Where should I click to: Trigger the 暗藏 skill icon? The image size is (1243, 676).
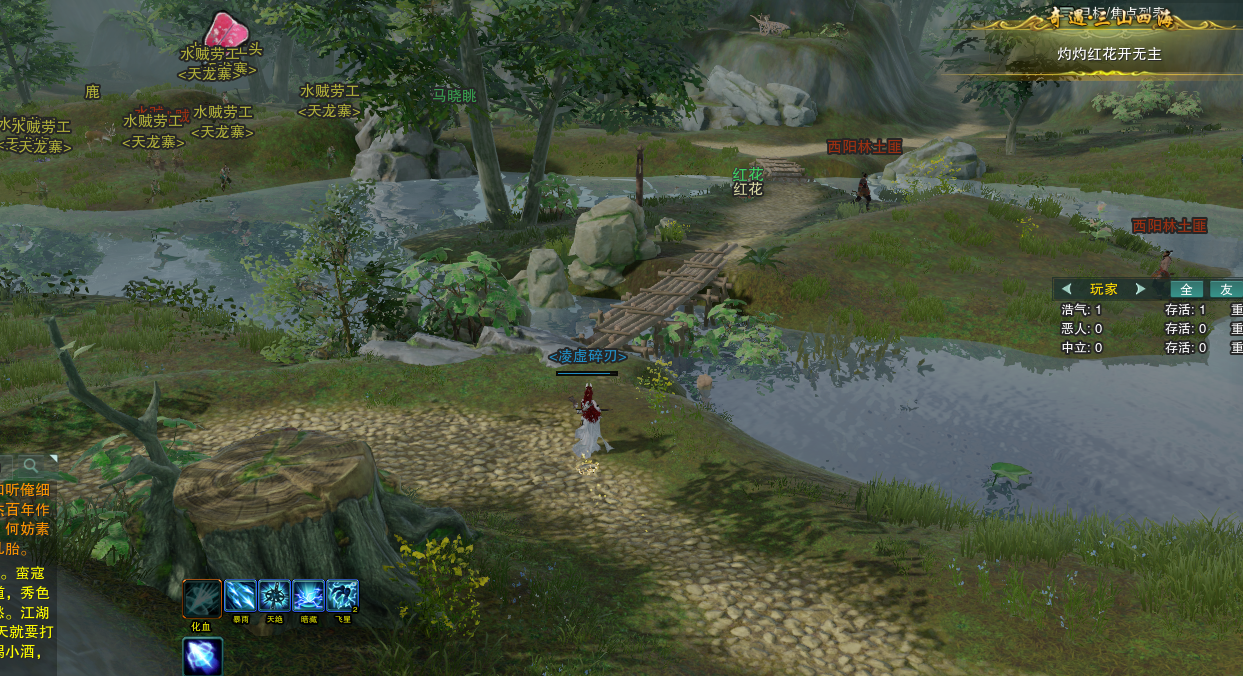click(308, 596)
